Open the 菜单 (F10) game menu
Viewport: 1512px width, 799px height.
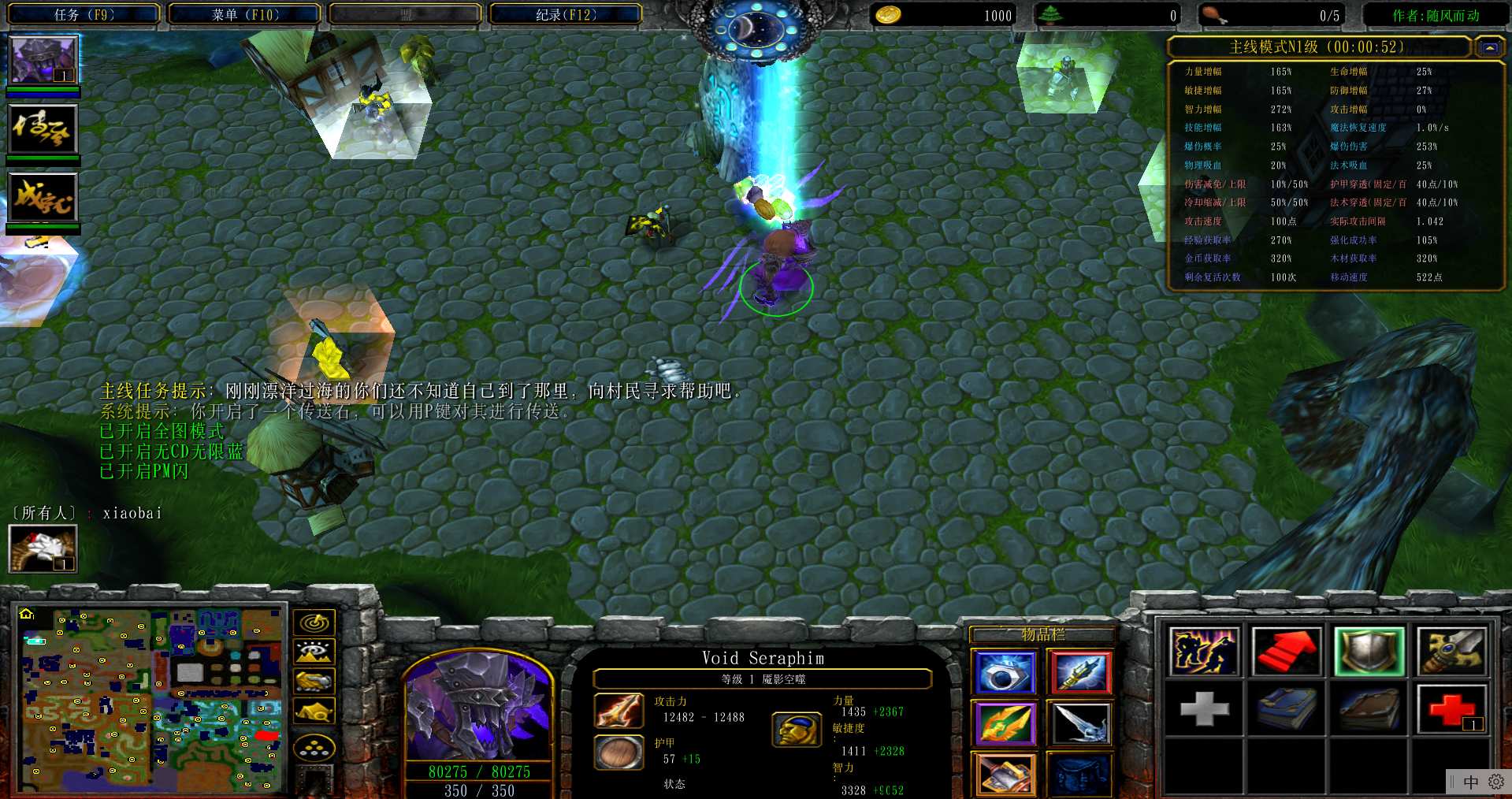point(245,14)
